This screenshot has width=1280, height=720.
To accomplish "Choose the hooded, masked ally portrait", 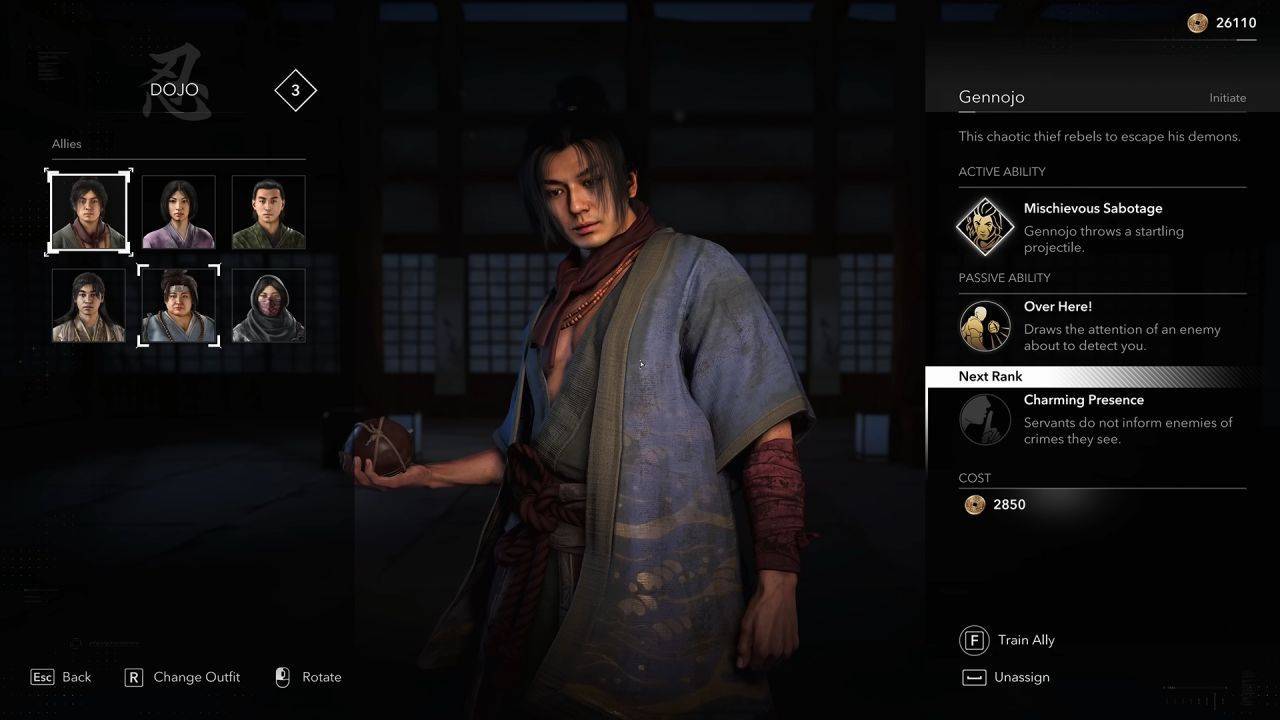I will 268,305.
